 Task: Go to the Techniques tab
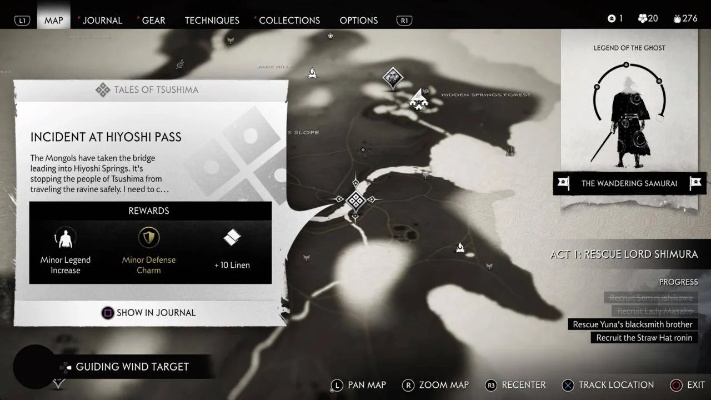click(x=212, y=20)
